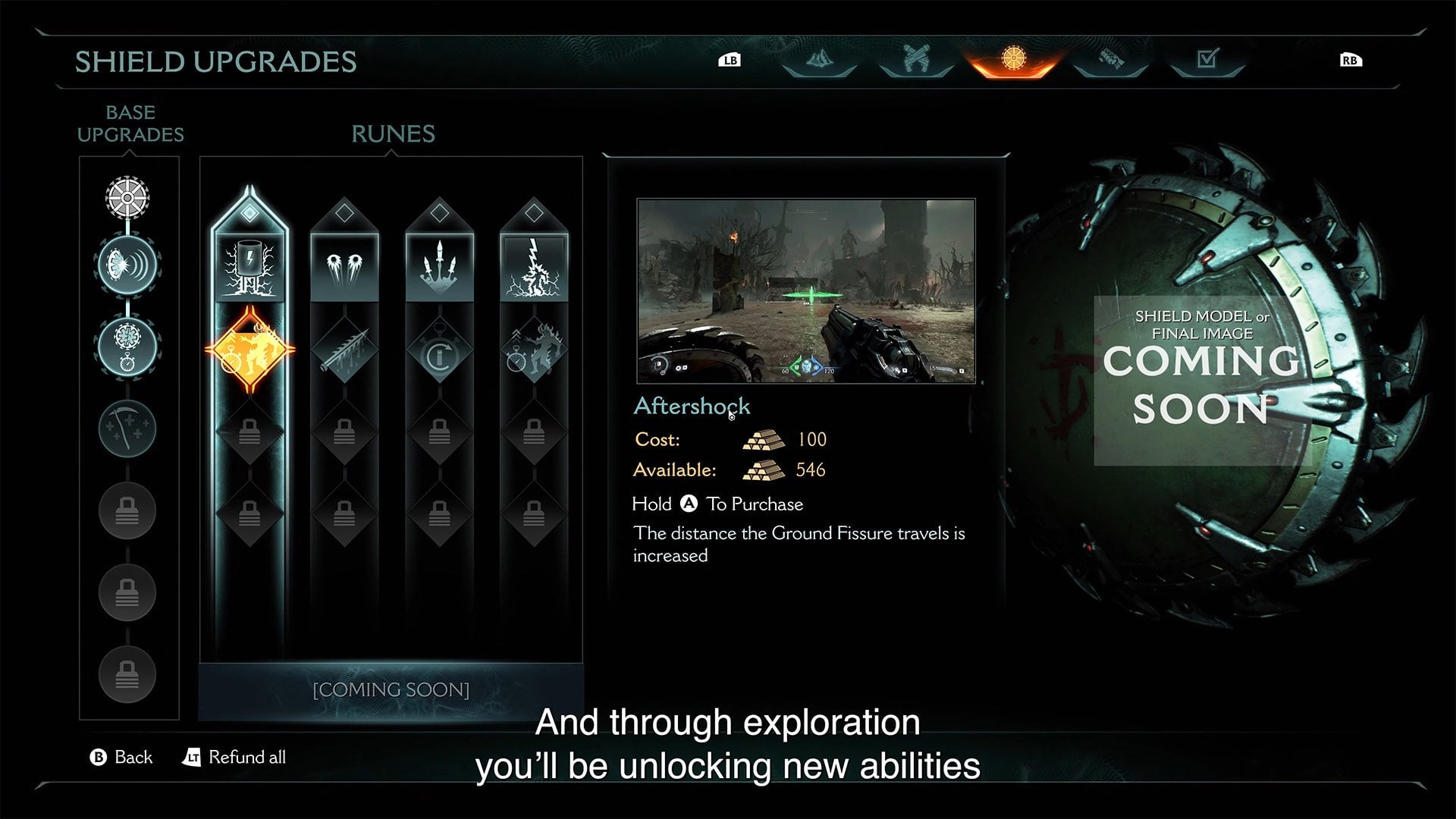Select the gear stopwatch base upgrade icon

tap(127, 345)
